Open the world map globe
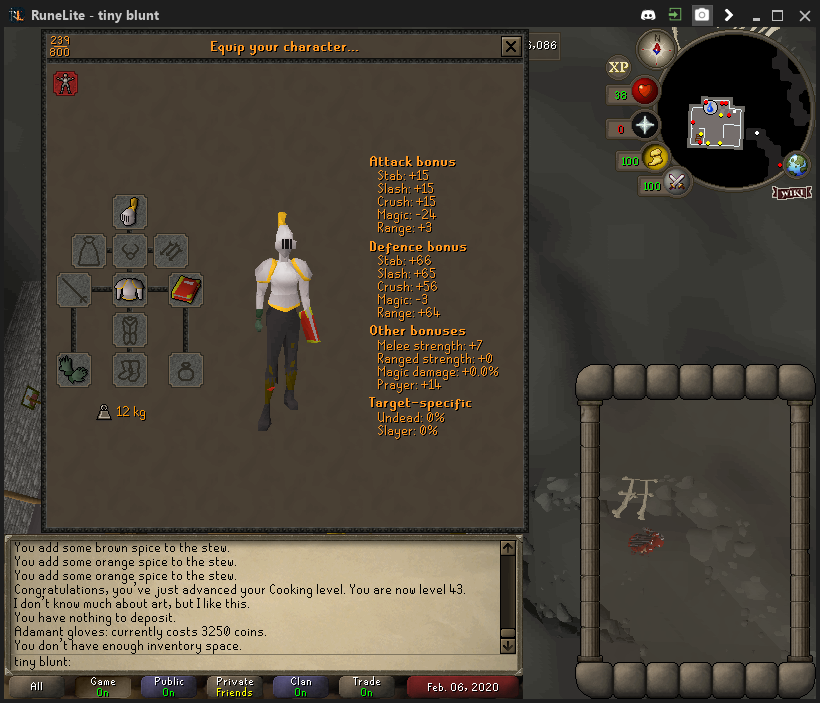Image resolution: width=820 pixels, height=703 pixels. (797, 164)
